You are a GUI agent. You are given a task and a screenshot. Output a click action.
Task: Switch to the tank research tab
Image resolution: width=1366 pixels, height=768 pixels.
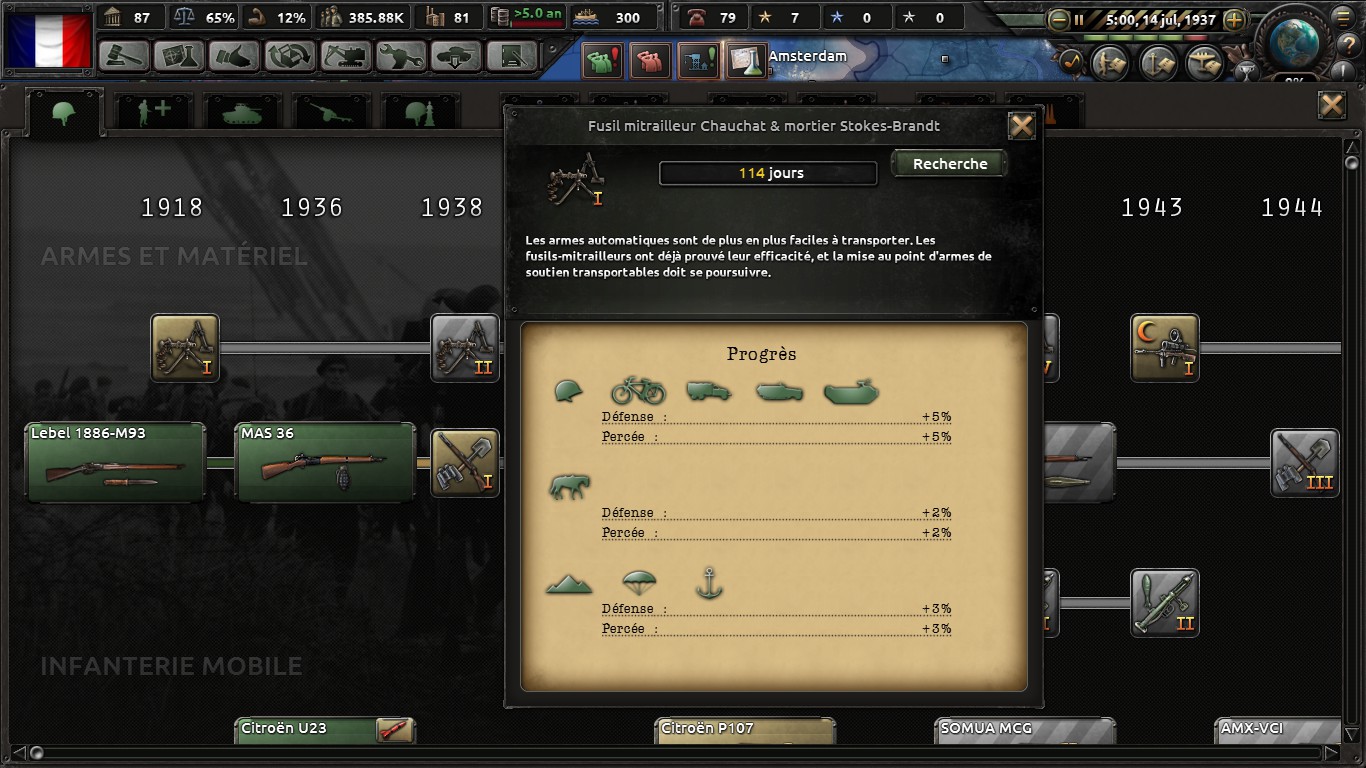[241, 113]
